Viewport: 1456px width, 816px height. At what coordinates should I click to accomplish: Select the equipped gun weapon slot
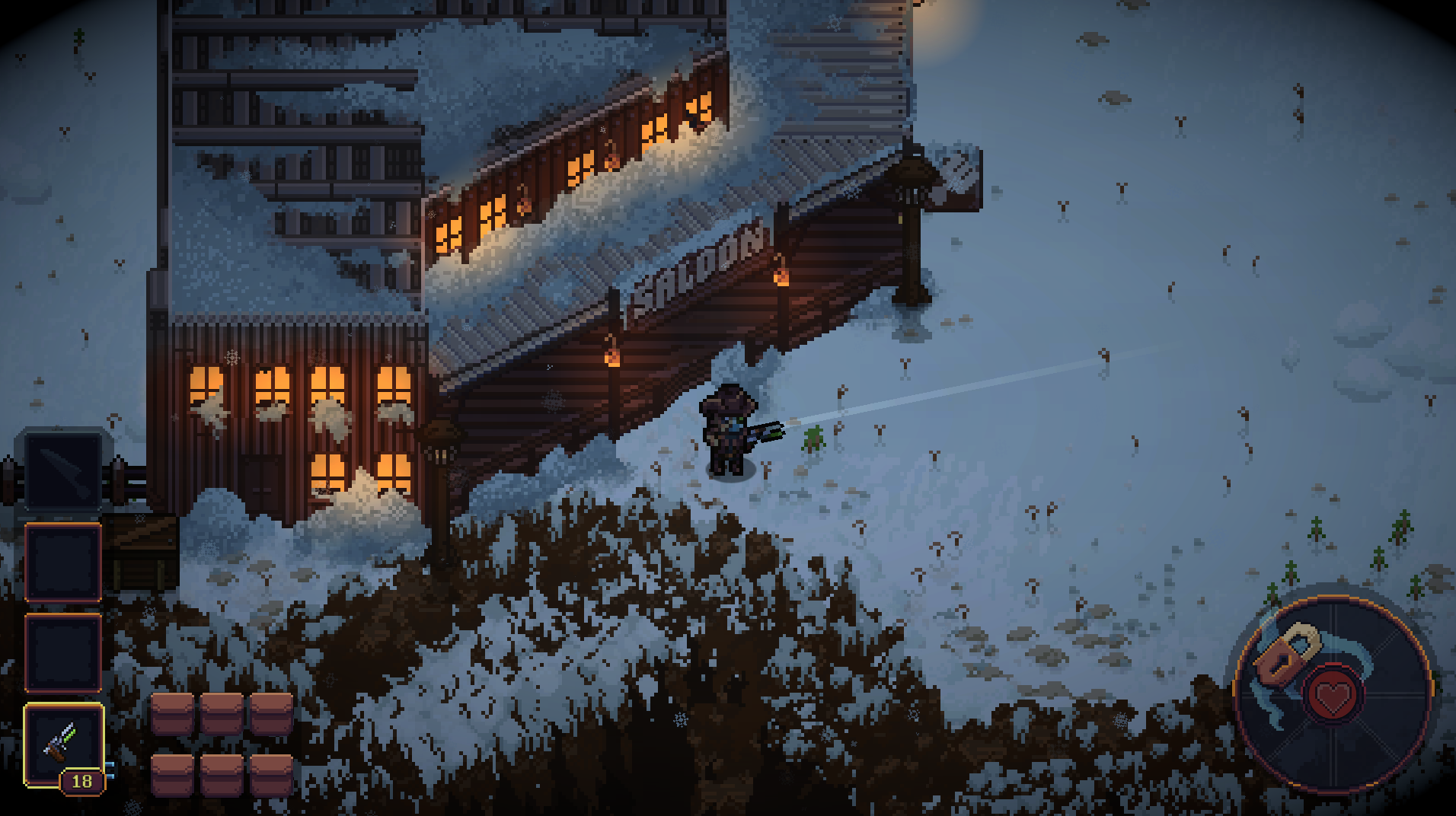63,744
